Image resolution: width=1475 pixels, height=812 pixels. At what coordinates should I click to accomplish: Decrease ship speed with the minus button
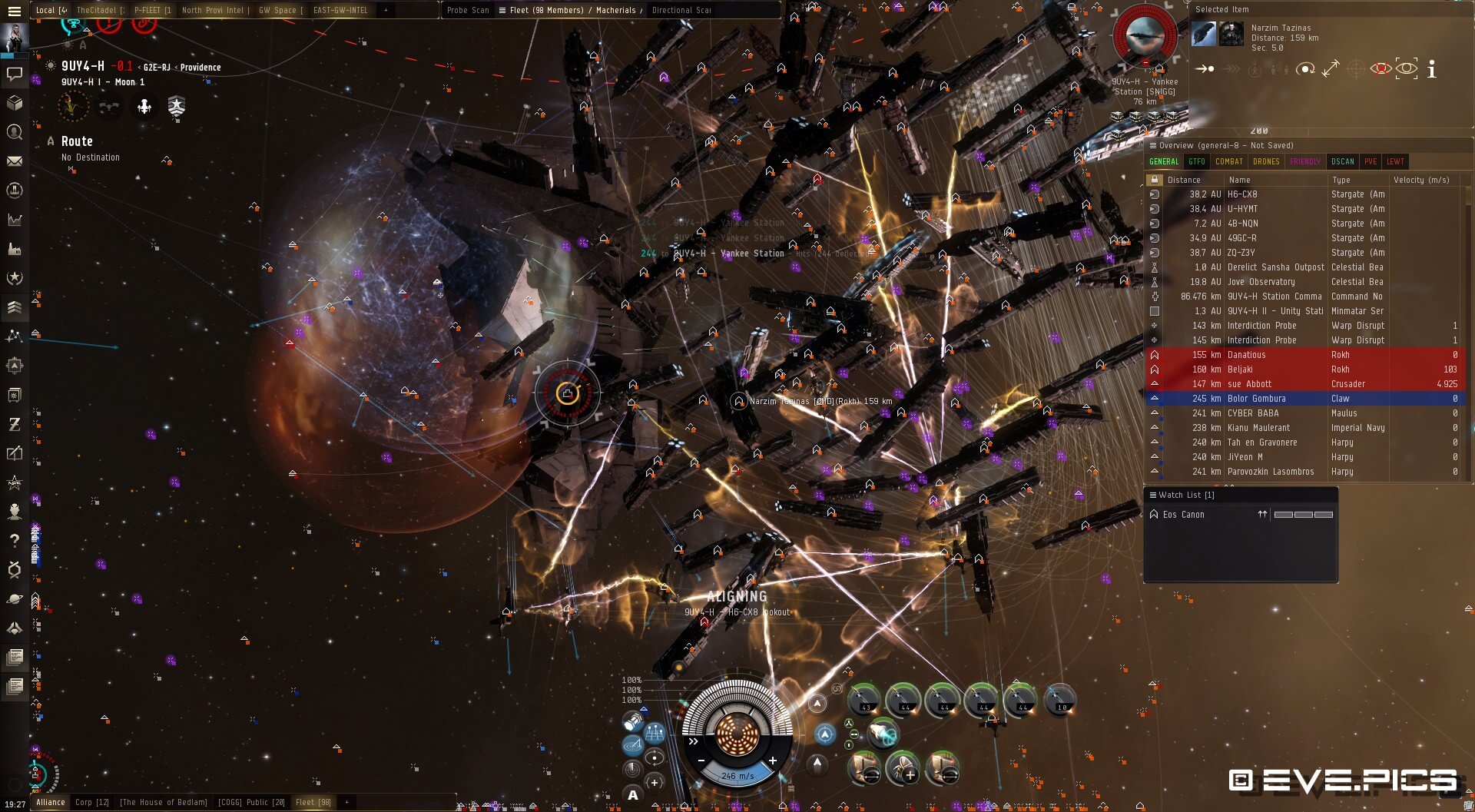(x=701, y=761)
